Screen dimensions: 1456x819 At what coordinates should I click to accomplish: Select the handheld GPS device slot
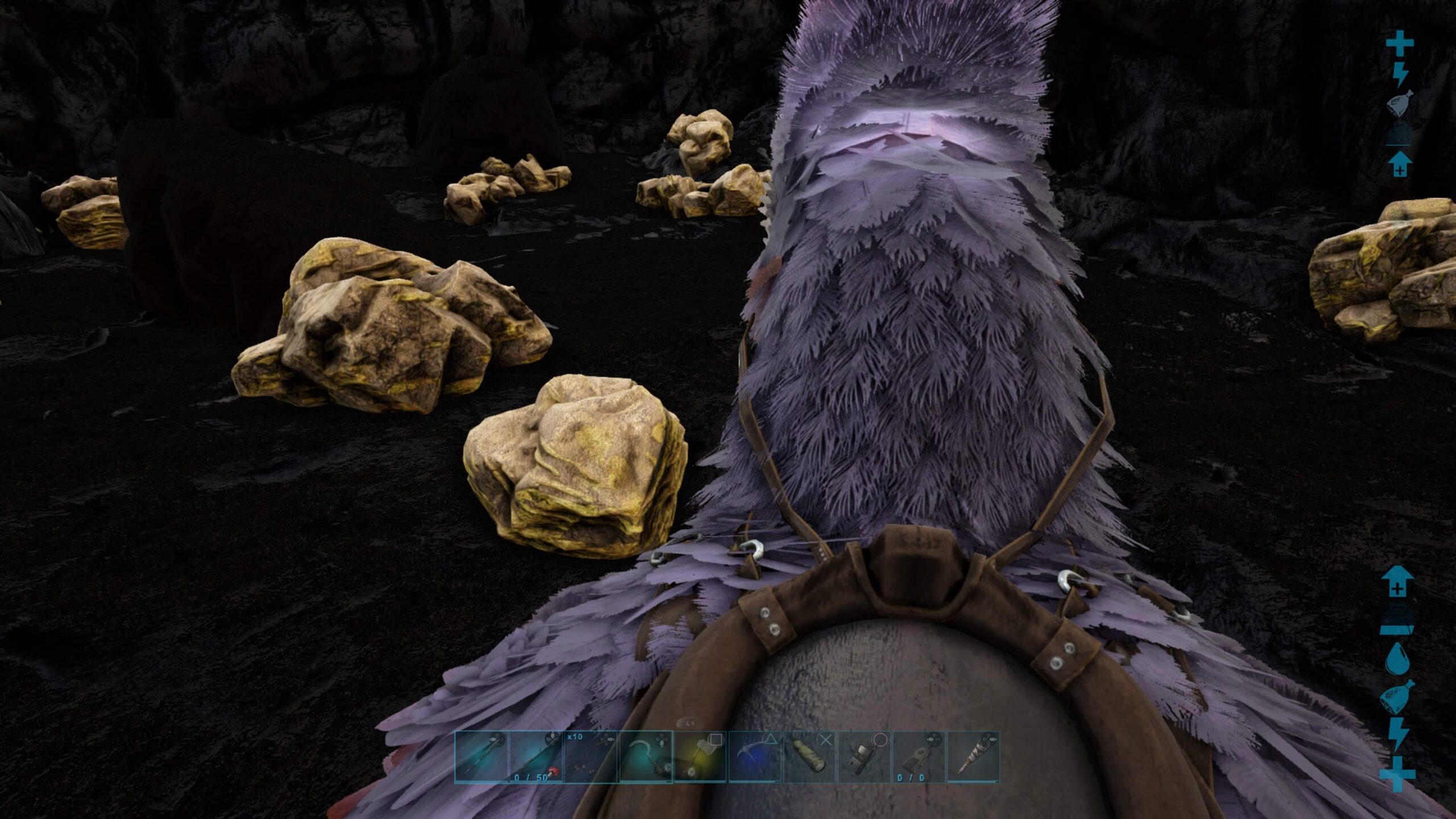[x=863, y=757]
